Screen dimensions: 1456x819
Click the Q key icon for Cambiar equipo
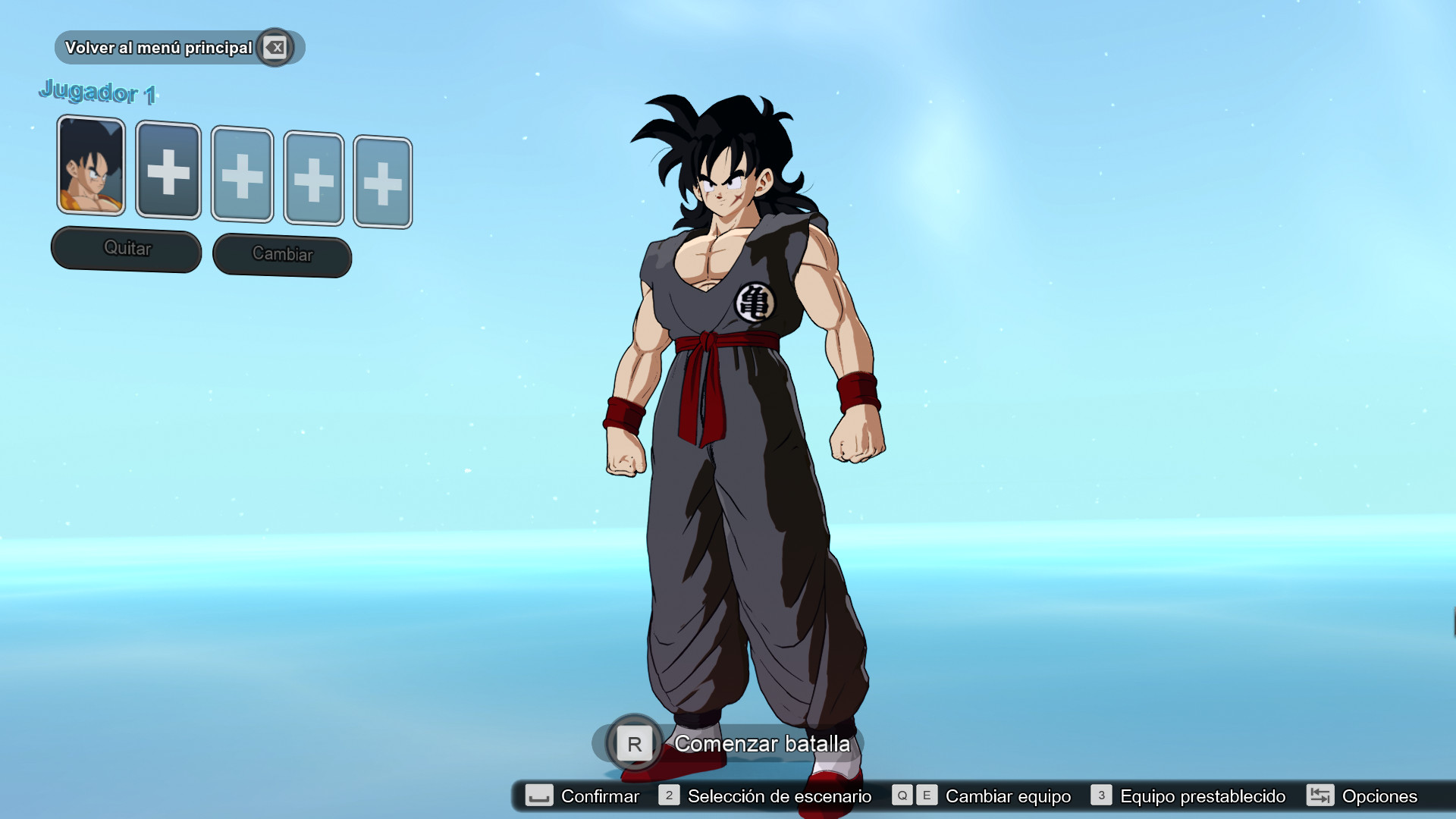(902, 796)
